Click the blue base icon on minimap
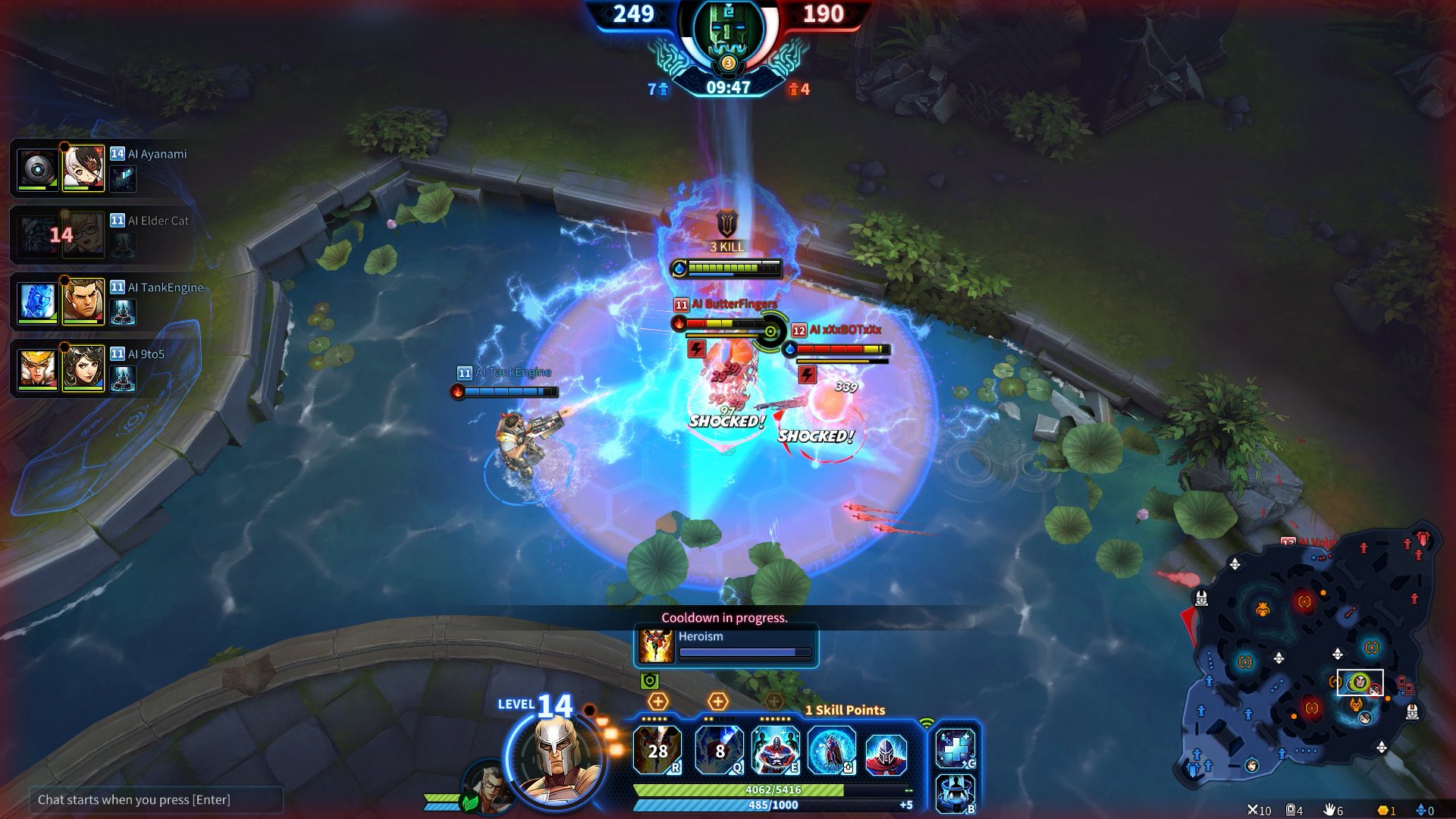The image size is (1456, 819). pyautogui.click(x=1194, y=770)
